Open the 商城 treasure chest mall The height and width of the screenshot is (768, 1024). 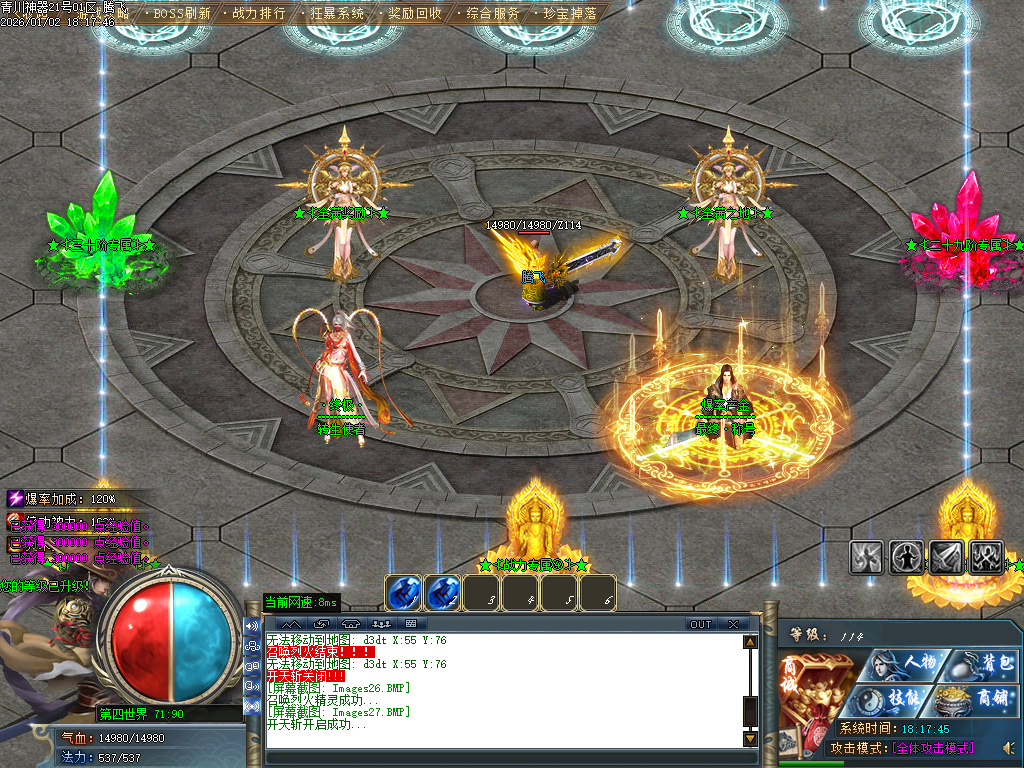click(814, 692)
